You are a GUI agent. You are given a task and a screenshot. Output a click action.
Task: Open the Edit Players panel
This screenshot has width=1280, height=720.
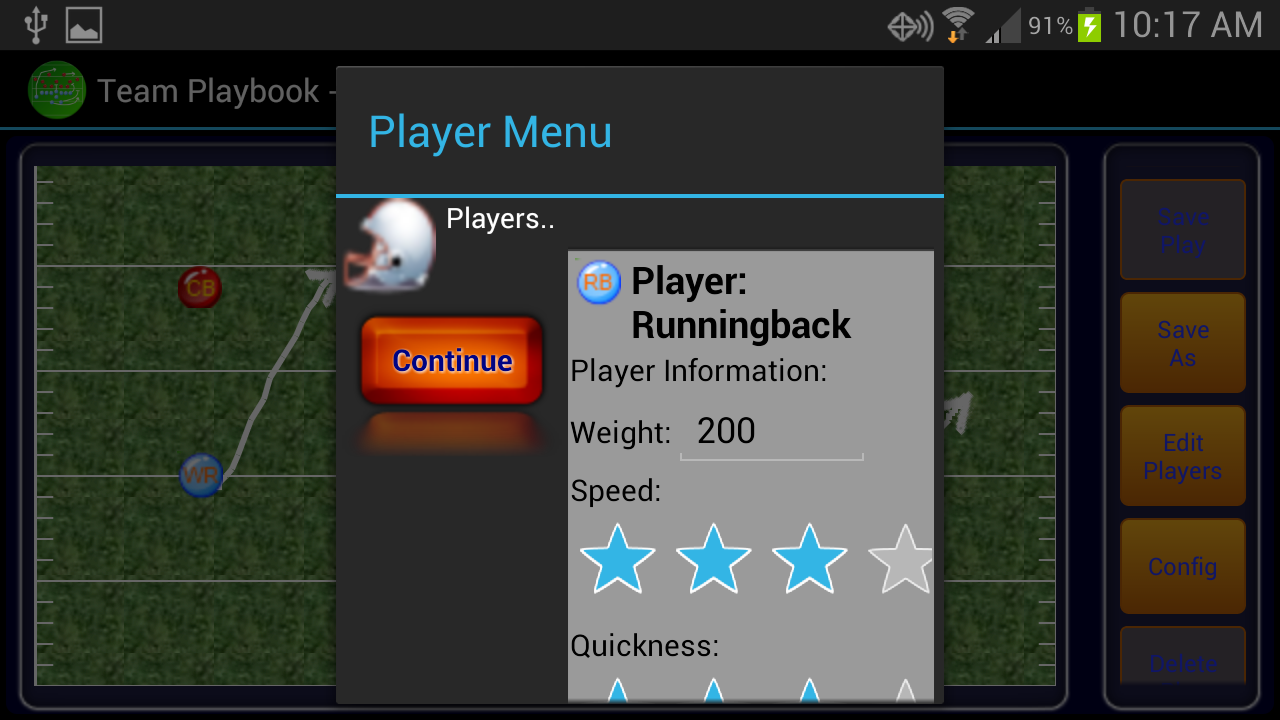(x=1183, y=455)
